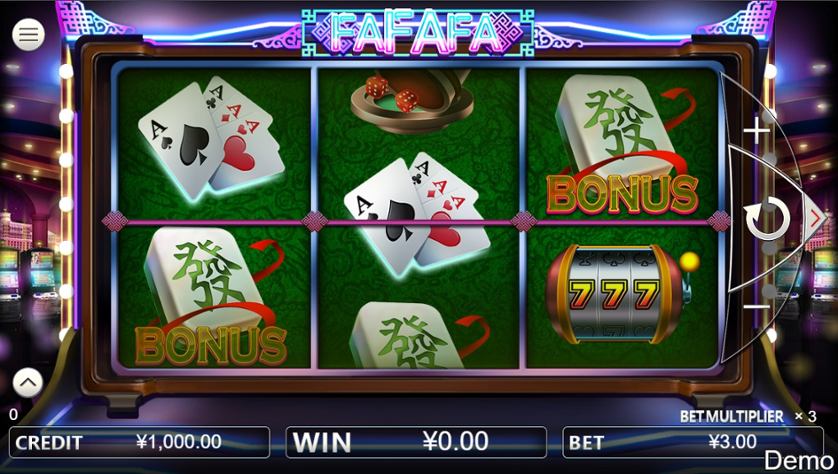Click the red arrow beside the spin button
This screenshot has width=838, height=474.
click(x=815, y=217)
